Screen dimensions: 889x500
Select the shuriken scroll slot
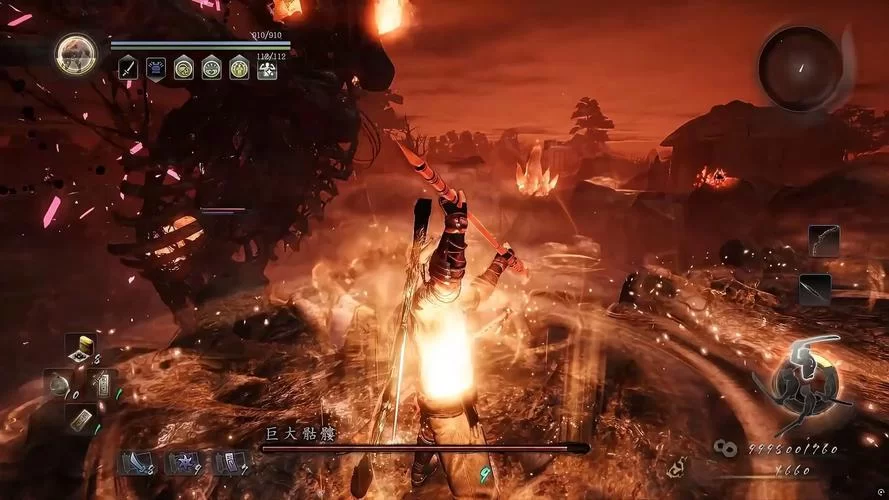tap(182, 462)
